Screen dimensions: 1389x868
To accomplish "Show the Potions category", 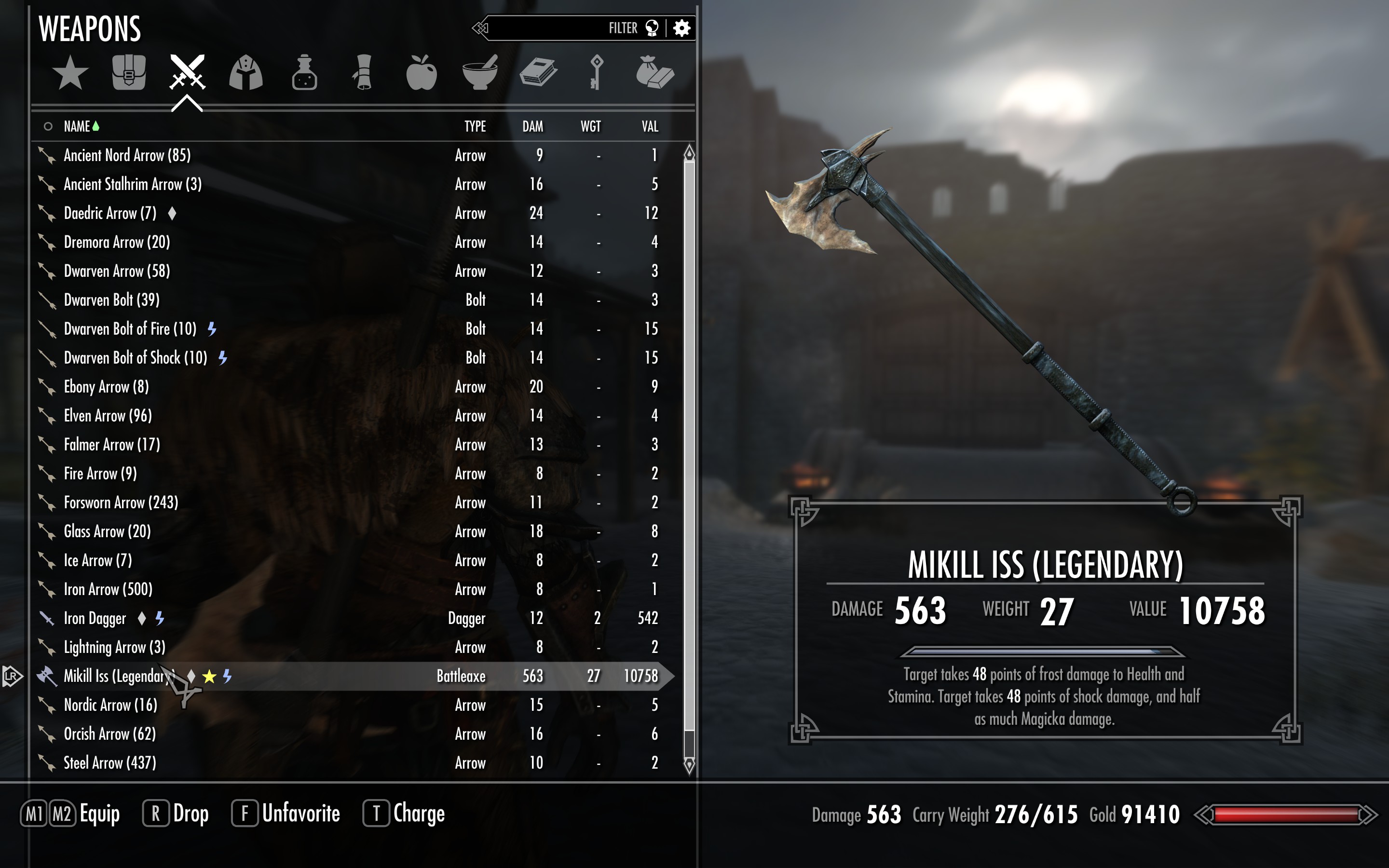I will point(304,73).
